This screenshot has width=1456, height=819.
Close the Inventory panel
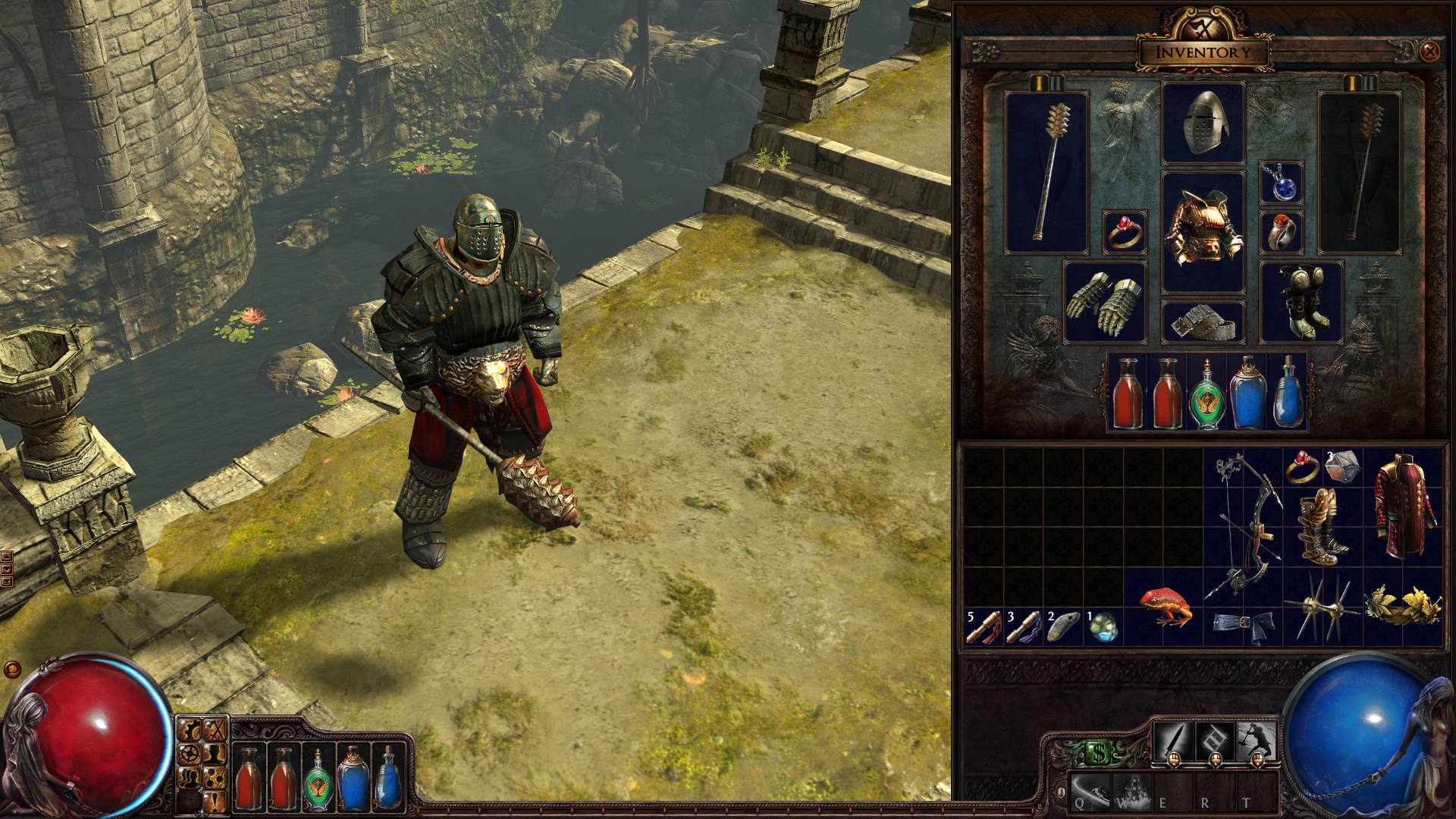click(x=1429, y=52)
